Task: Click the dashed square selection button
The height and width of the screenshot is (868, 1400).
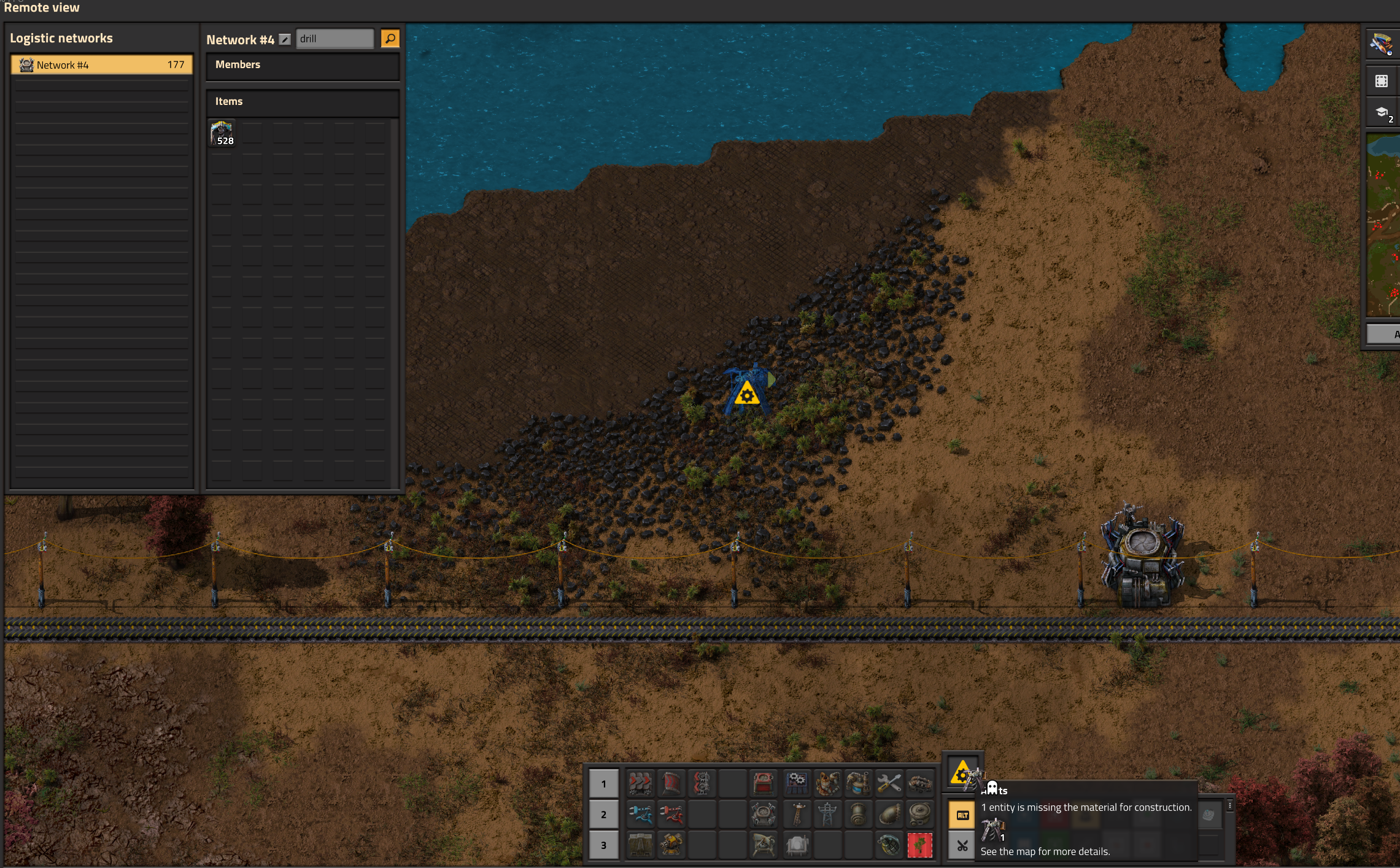Action: [1382, 81]
